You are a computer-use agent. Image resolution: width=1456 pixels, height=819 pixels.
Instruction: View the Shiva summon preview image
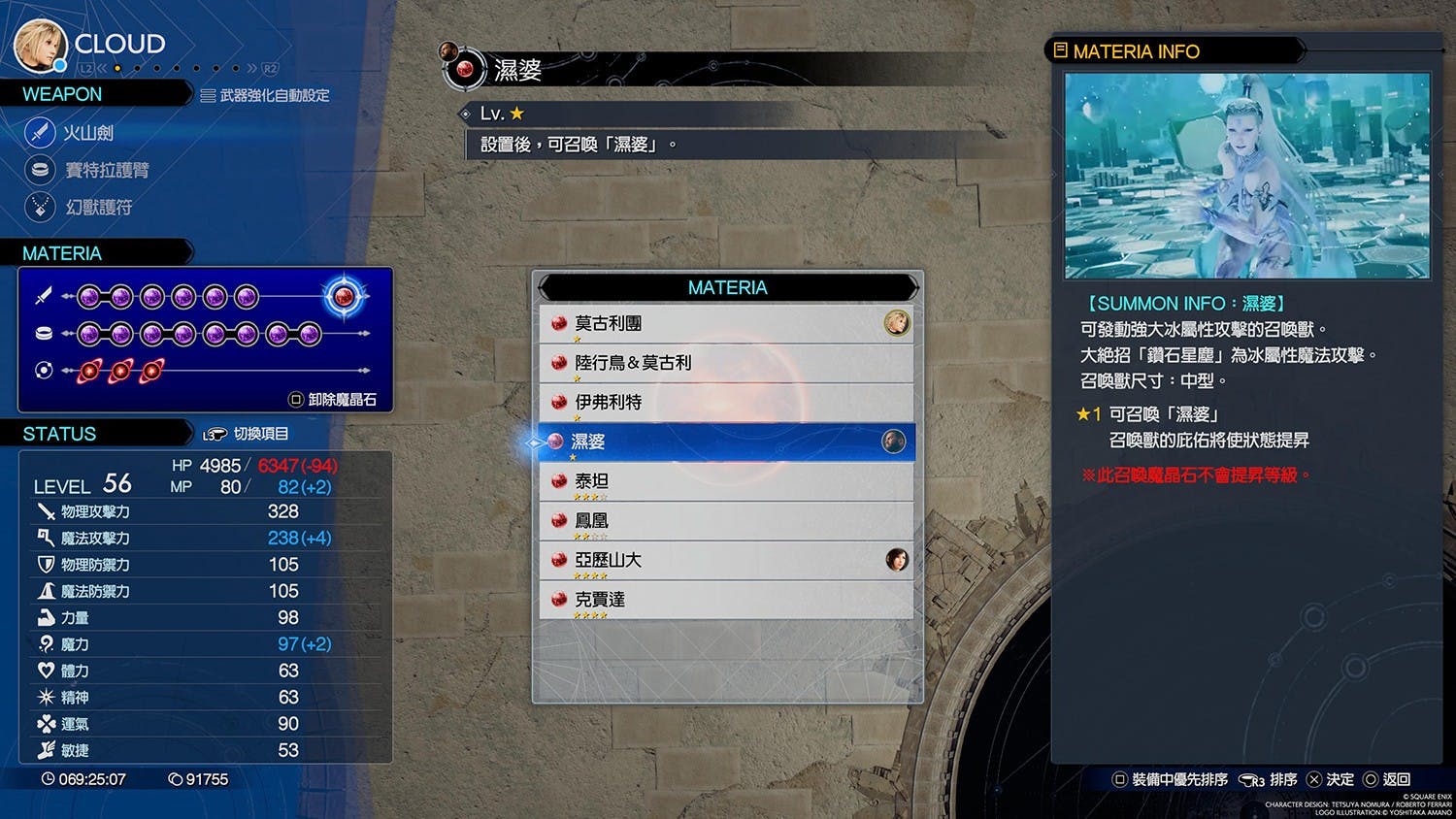point(1246,176)
